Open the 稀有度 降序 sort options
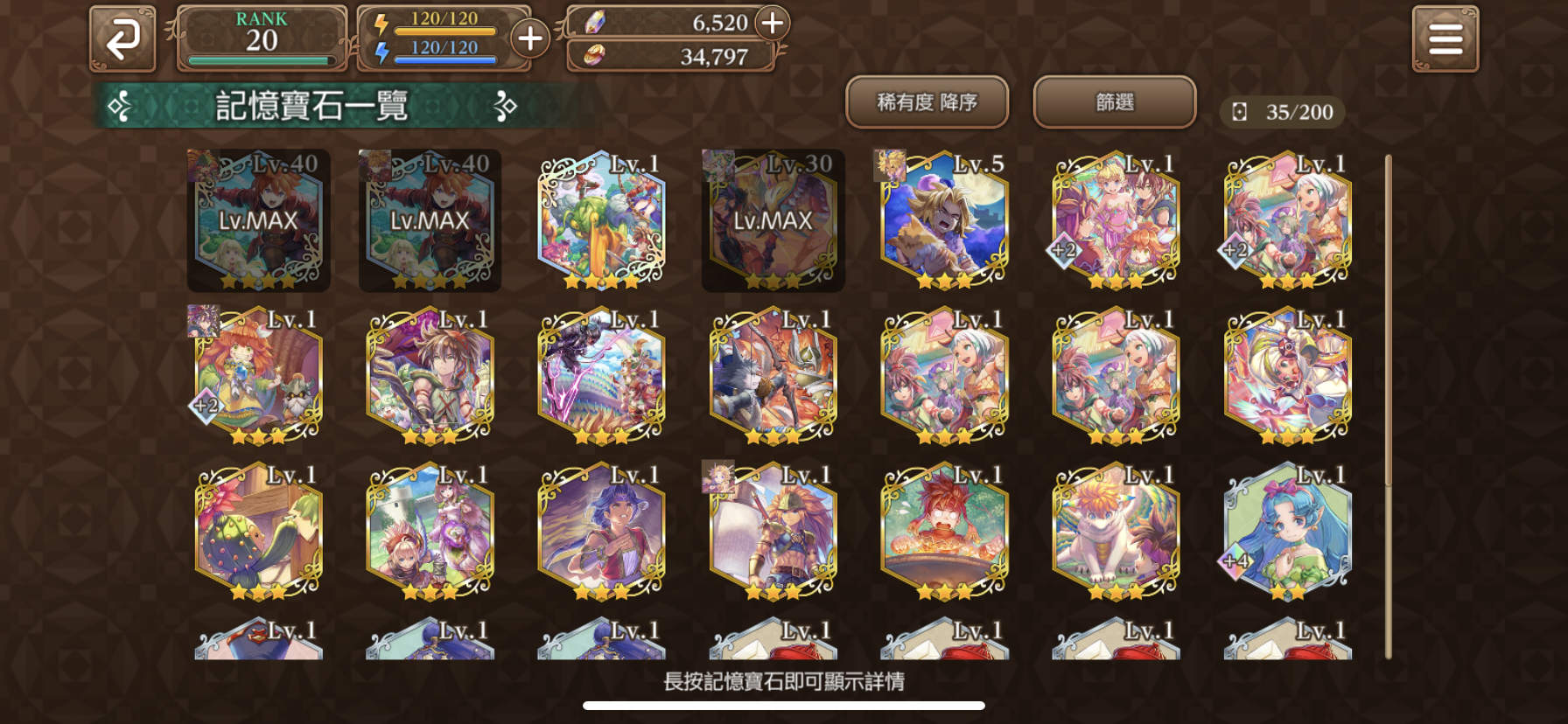The width and height of the screenshot is (1568, 724). [929, 102]
